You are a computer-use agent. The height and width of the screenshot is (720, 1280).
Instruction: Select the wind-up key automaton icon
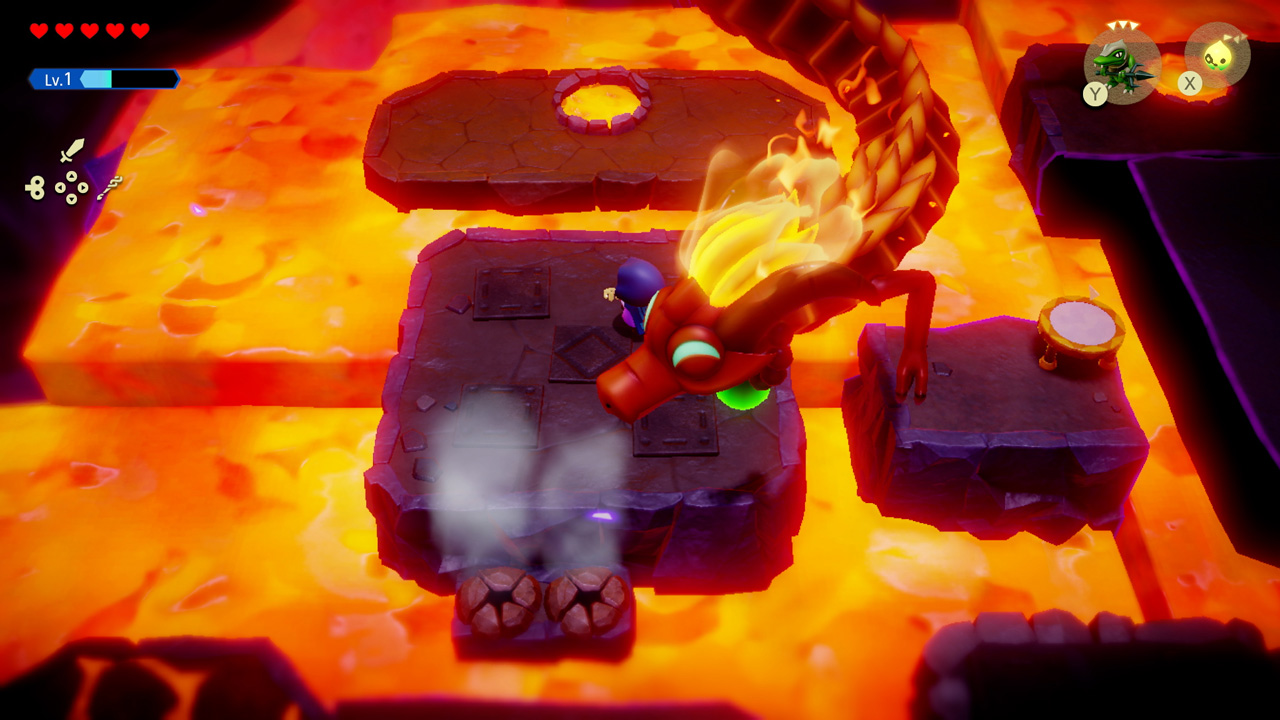[36, 186]
